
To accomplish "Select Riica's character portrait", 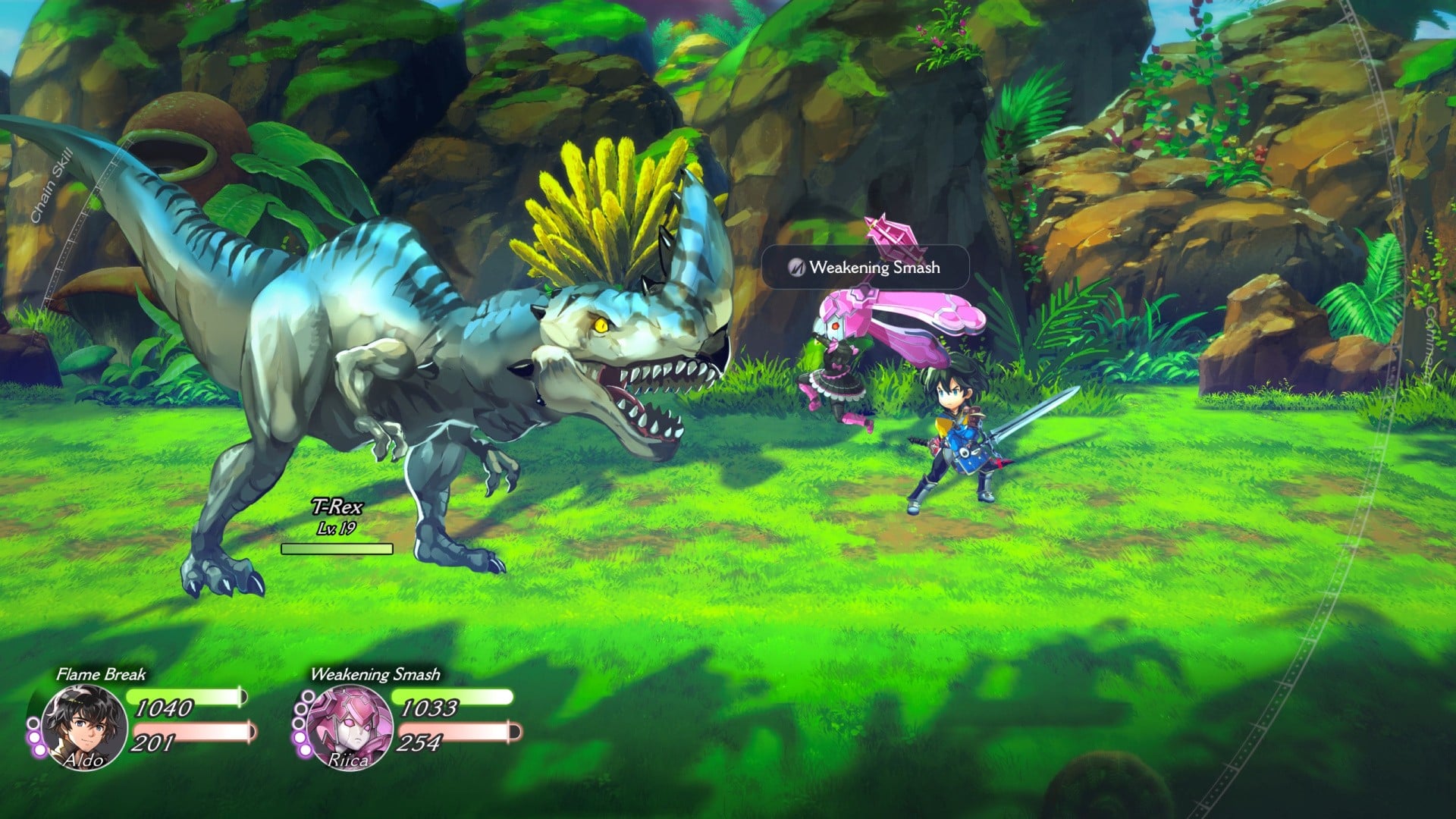I will (x=349, y=726).
